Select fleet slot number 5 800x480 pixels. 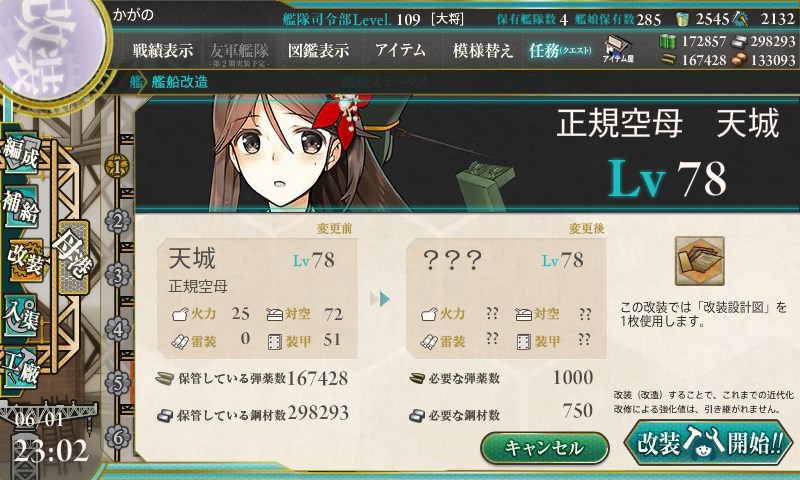pos(119,383)
